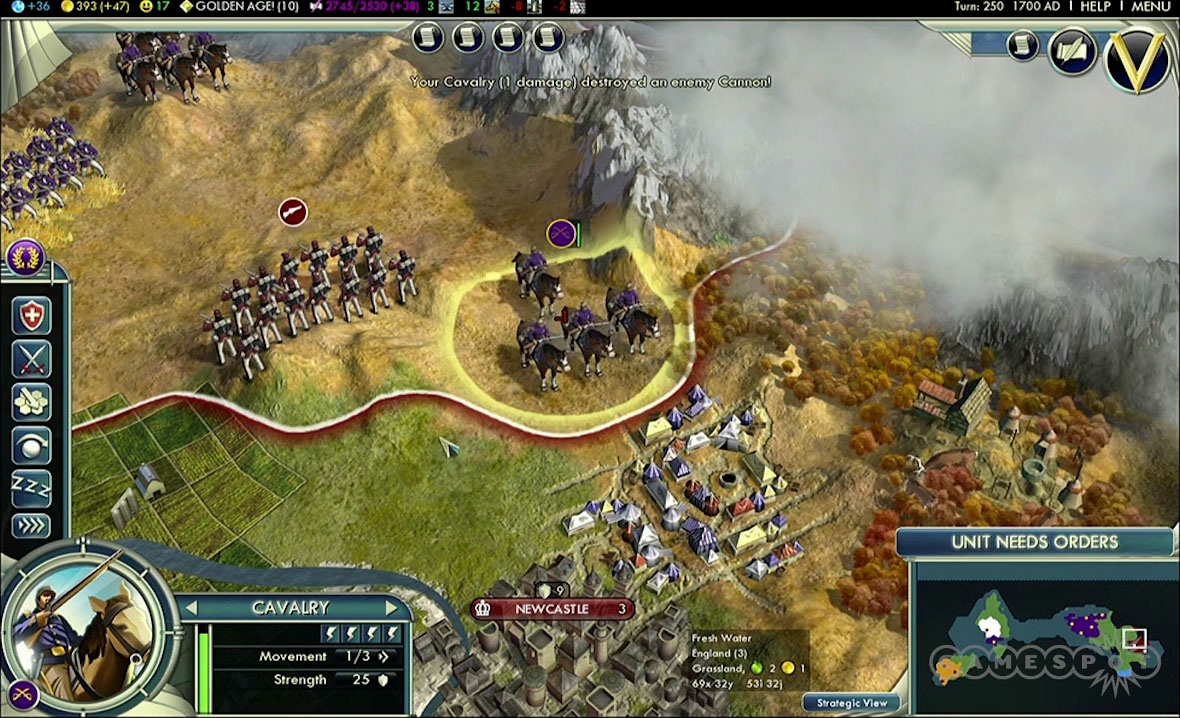The width and height of the screenshot is (1180, 718).
Task: Open the Newcastle city banner
Action: point(552,609)
